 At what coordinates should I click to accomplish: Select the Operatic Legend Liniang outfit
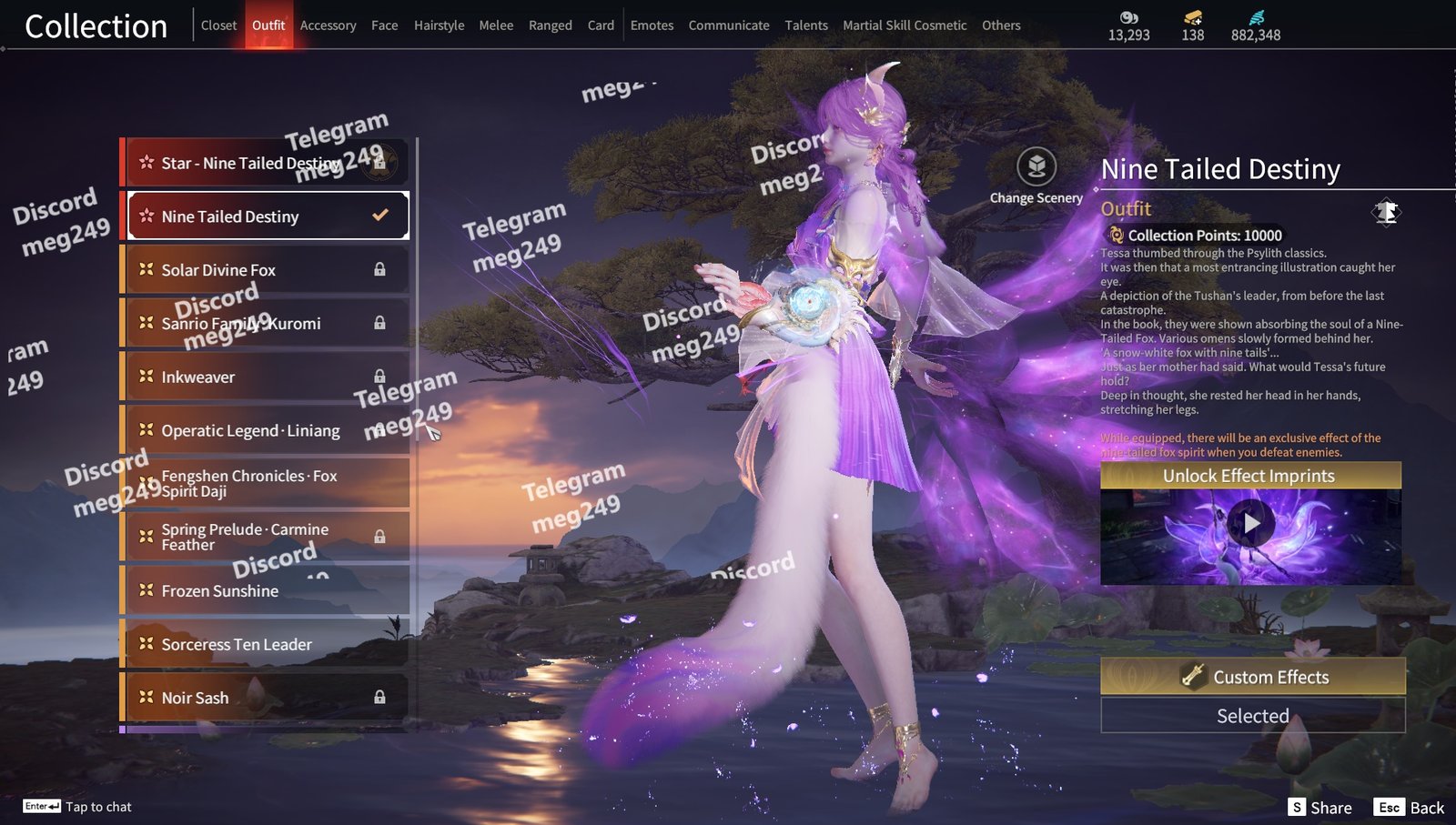tap(266, 430)
